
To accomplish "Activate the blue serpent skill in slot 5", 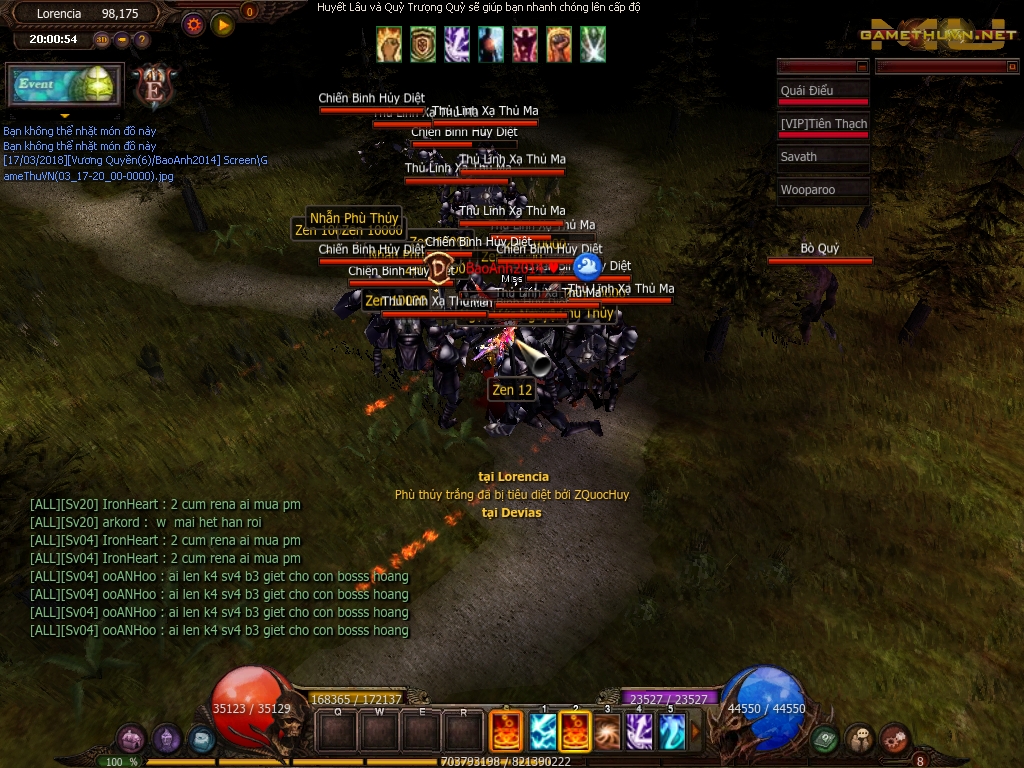I will tap(671, 731).
